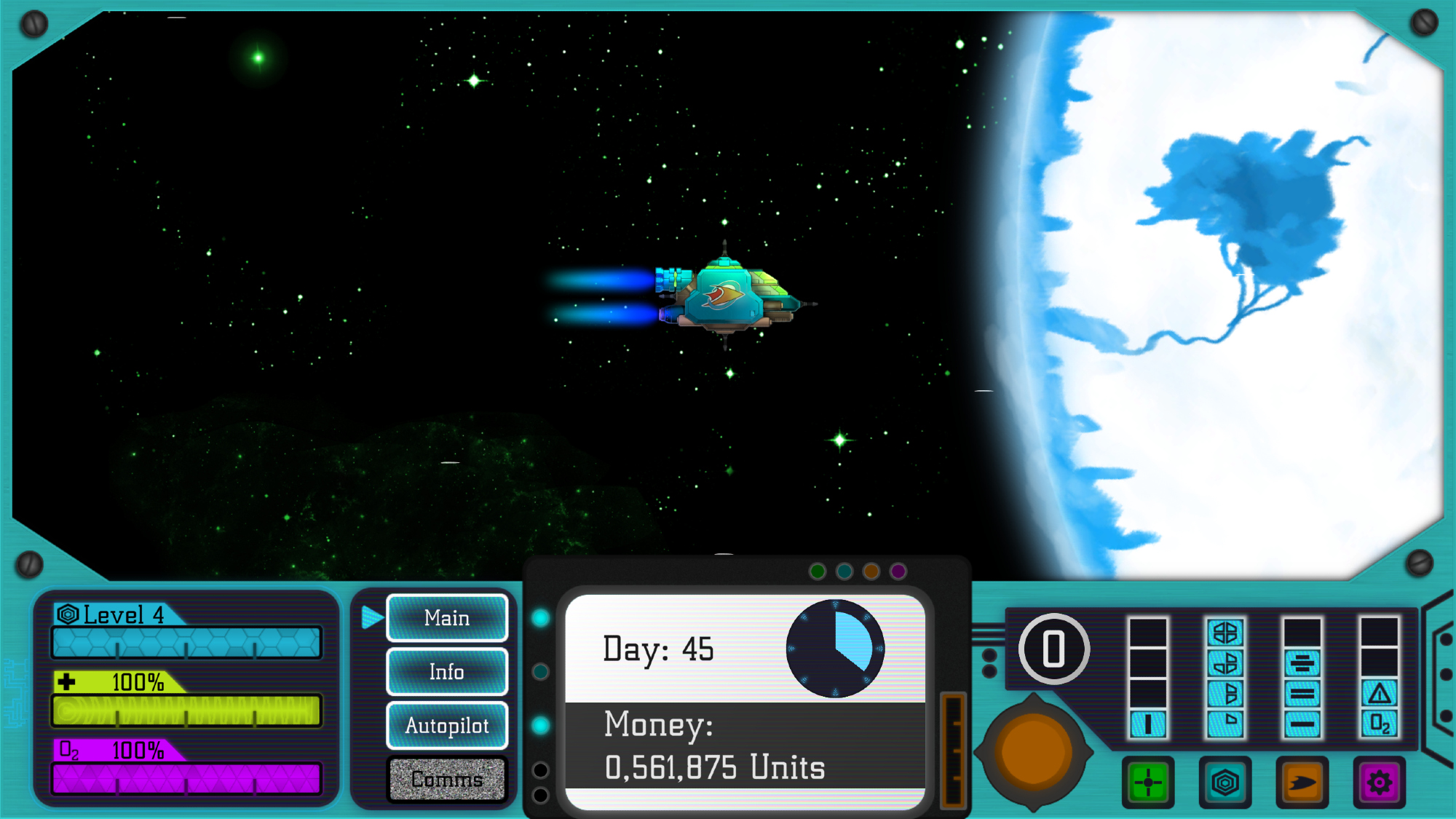
Task: Choose the single-line engine level cell
Action: [1302, 724]
